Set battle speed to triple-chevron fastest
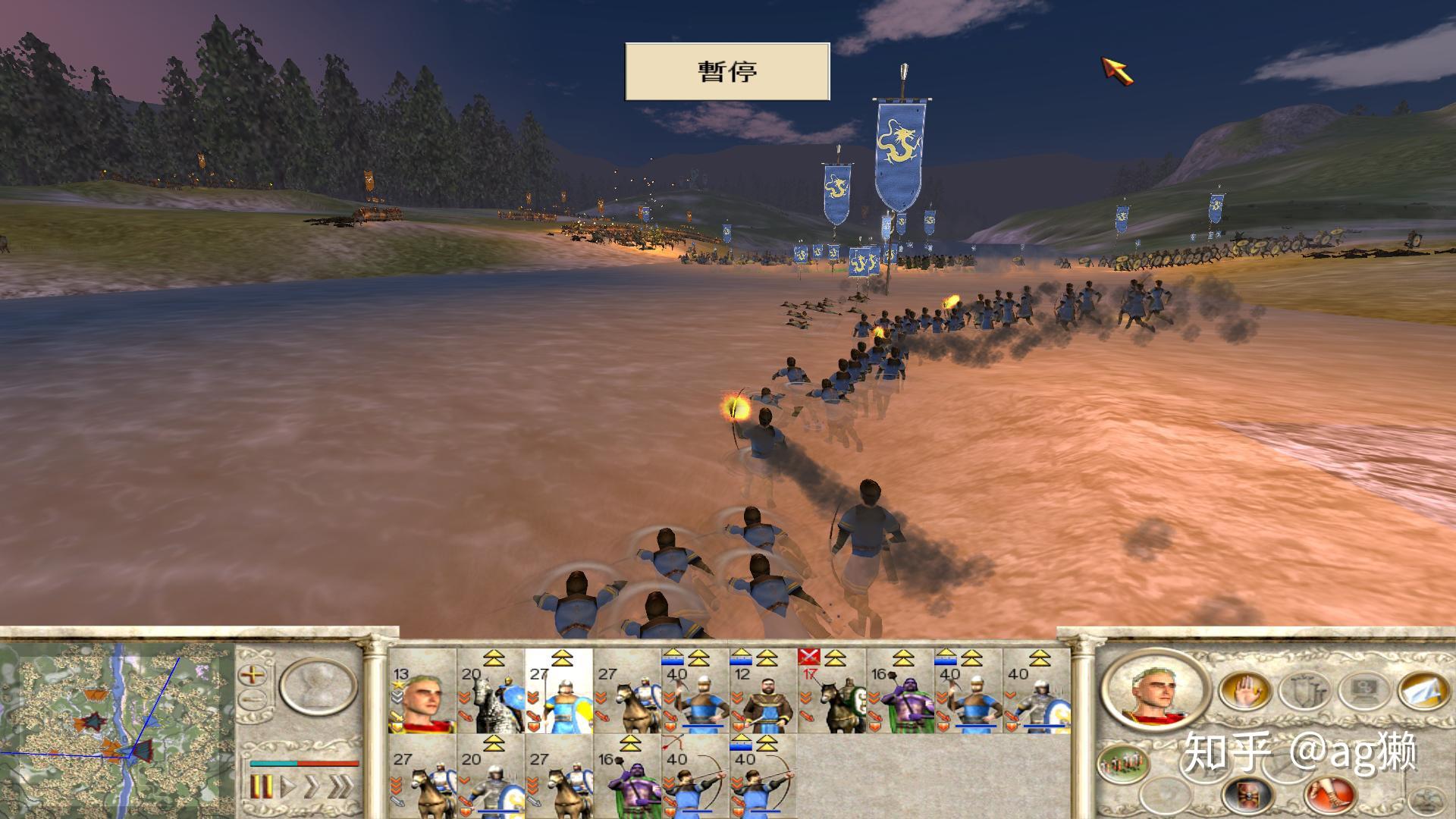Image resolution: width=1456 pixels, height=819 pixels. [x=340, y=786]
